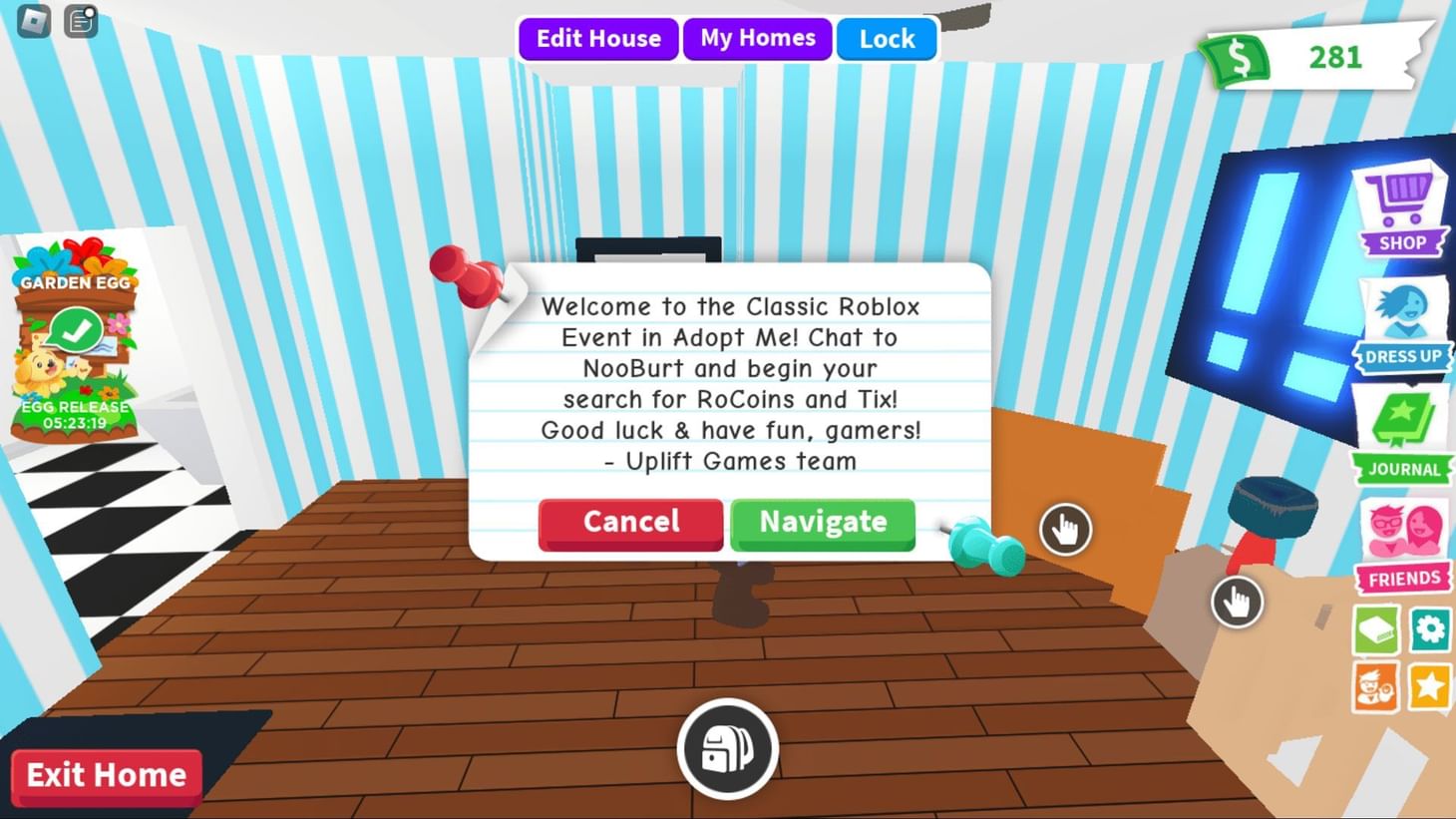Toggle the Lock option for the house
Screen dimensions: 1456x819
[886, 39]
